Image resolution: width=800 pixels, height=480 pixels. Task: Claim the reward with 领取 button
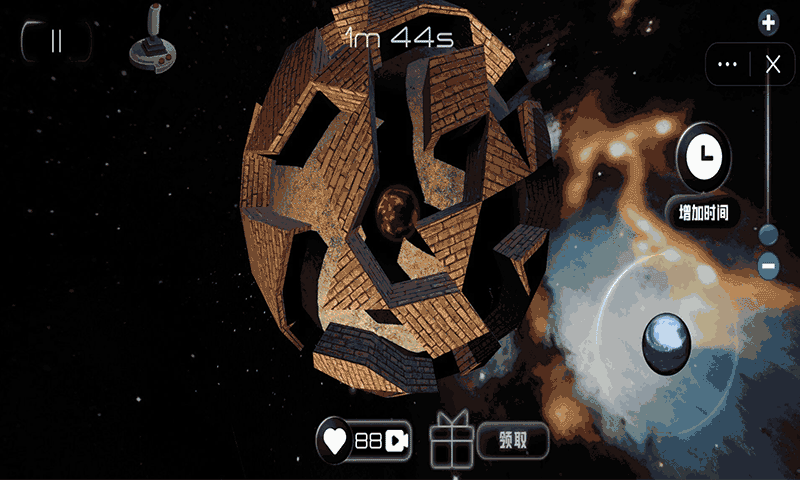tap(513, 440)
